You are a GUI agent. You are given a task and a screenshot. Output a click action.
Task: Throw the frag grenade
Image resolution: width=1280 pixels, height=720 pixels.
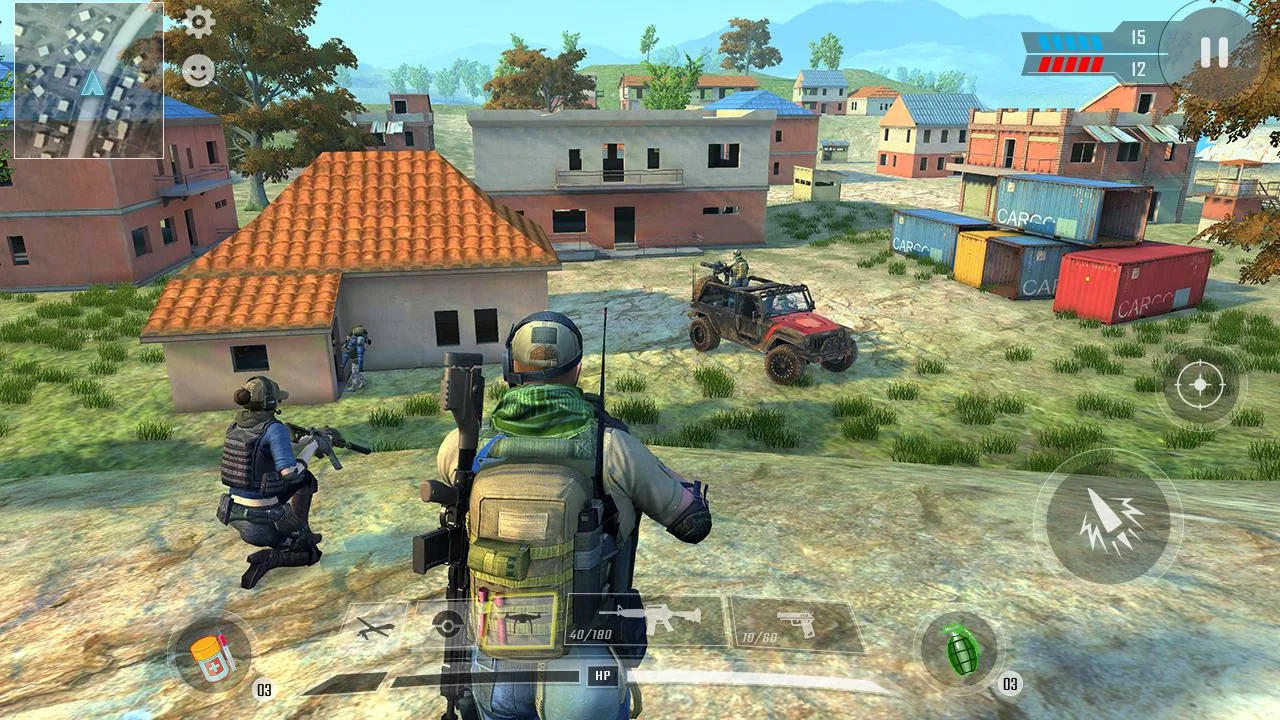pyautogui.click(x=963, y=654)
